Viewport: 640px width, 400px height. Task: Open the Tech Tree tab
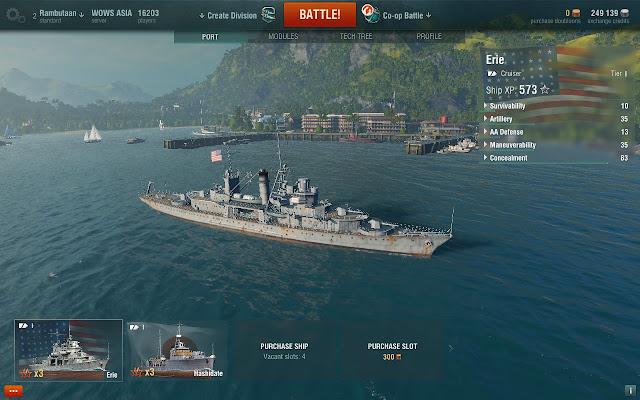tap(356, 36)
